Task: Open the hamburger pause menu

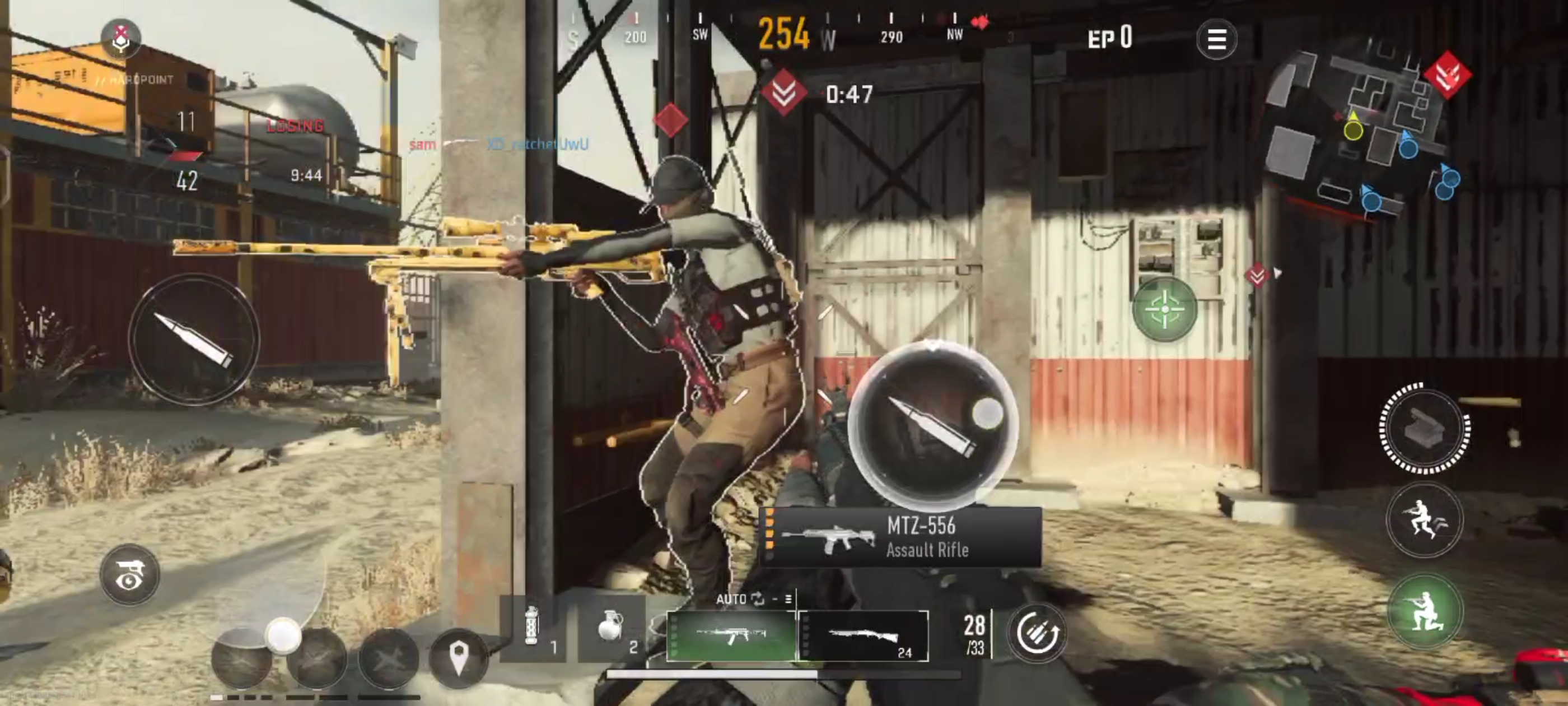Action: [x=1216, y=40]
